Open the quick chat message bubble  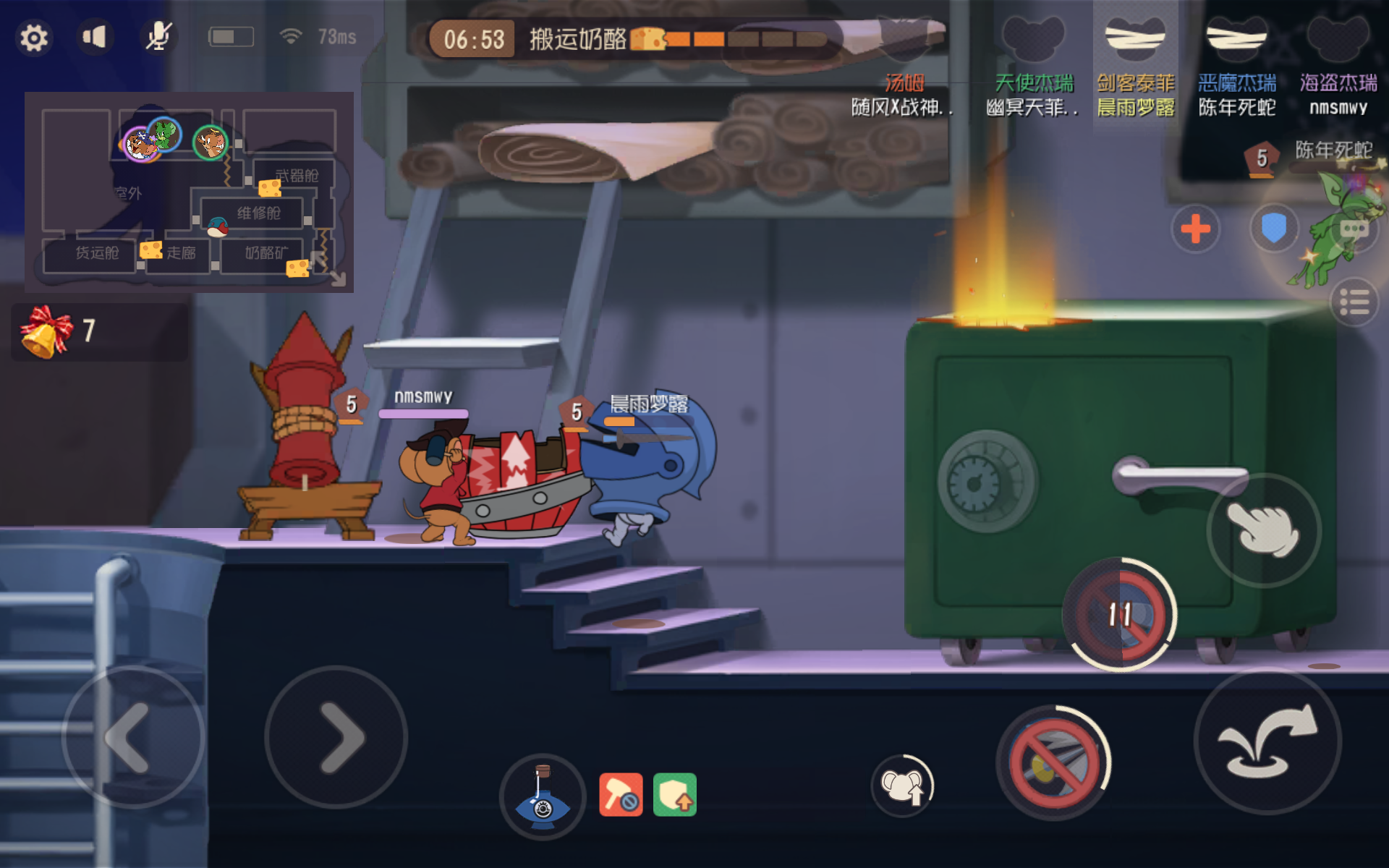coord(1356,230)
